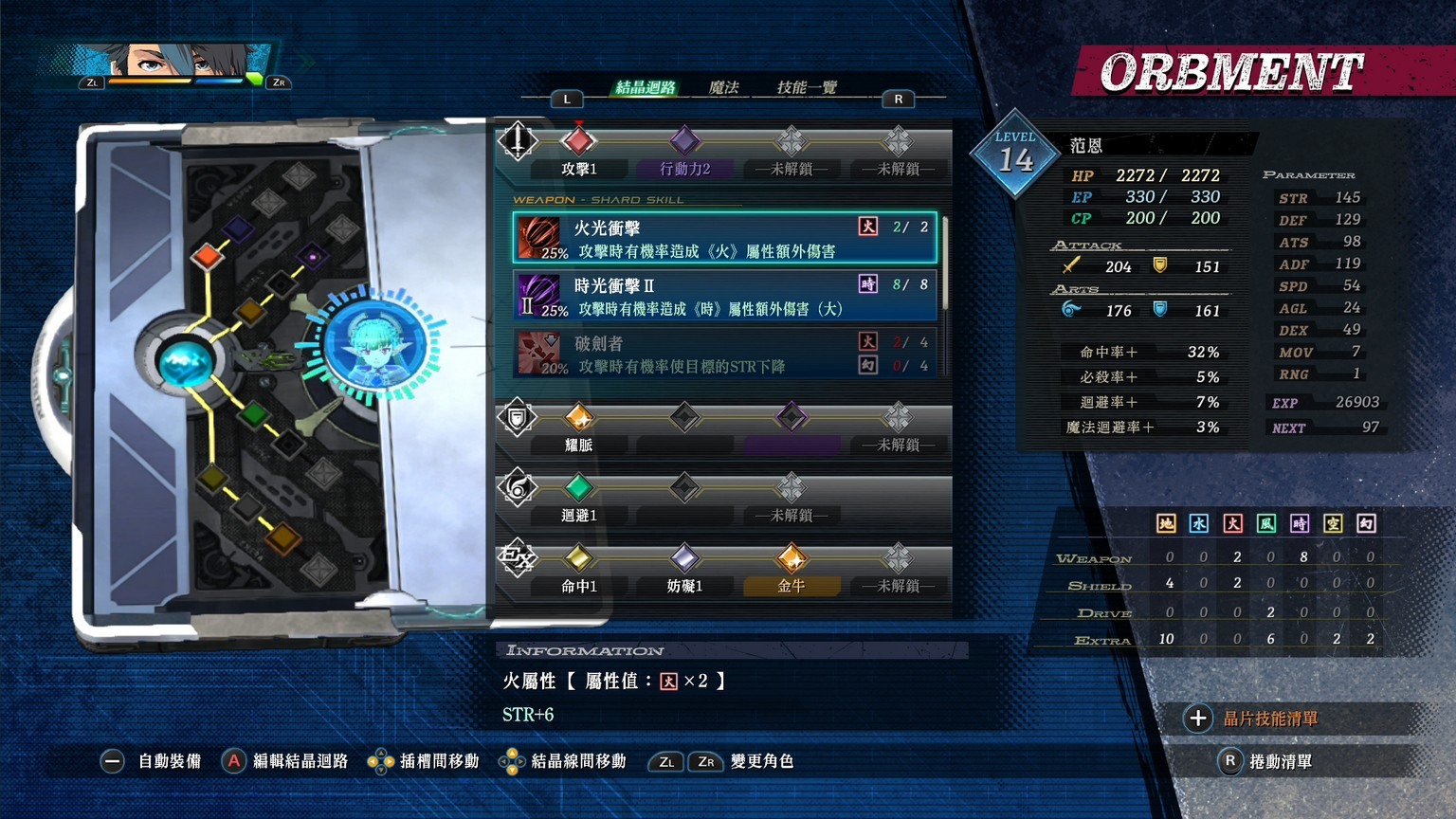
Task: Select the 攻擊1 quartz slot icon
Action: coord(580,140)
